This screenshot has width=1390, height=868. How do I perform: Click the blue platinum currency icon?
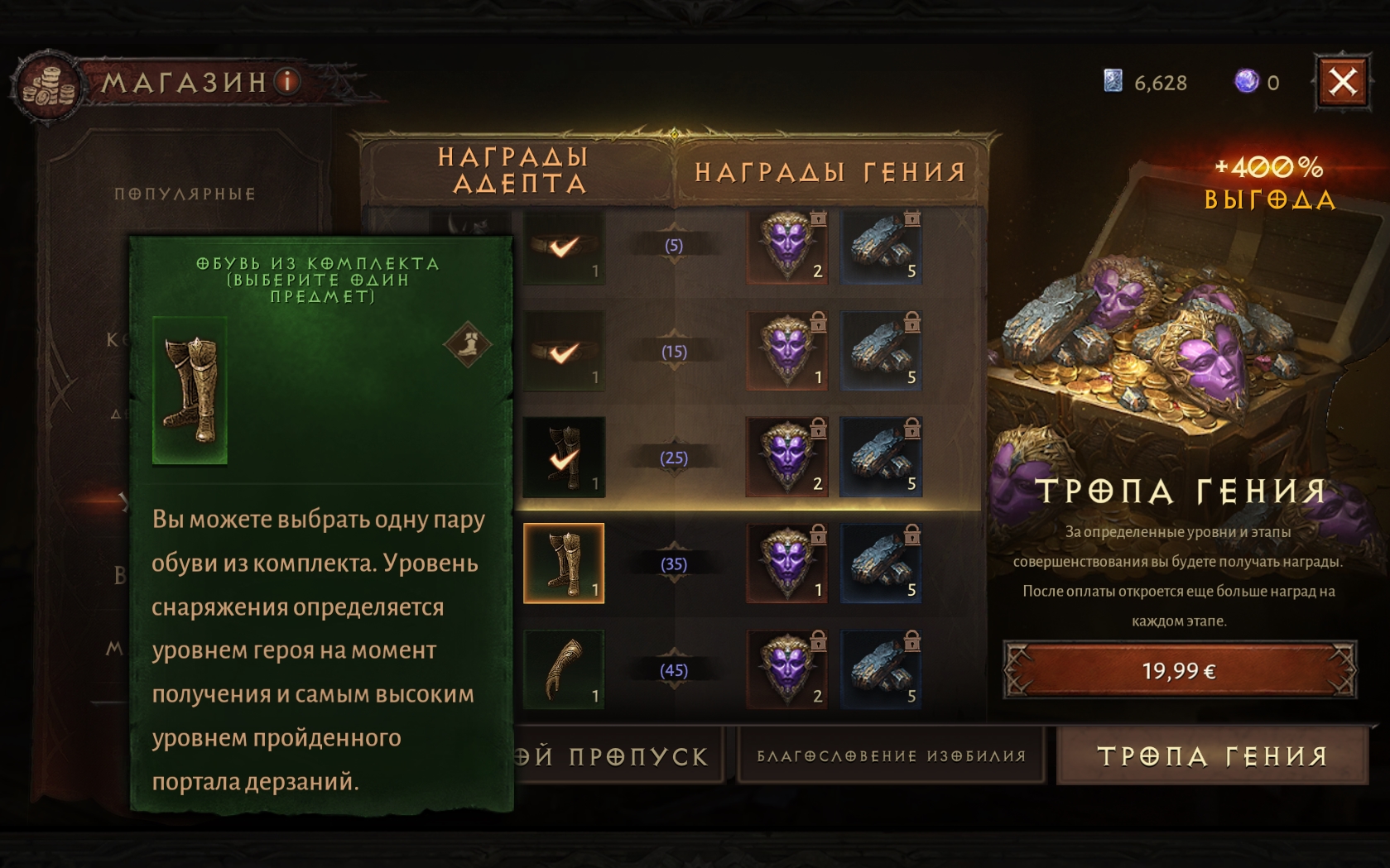click(x=1113, y=81)
